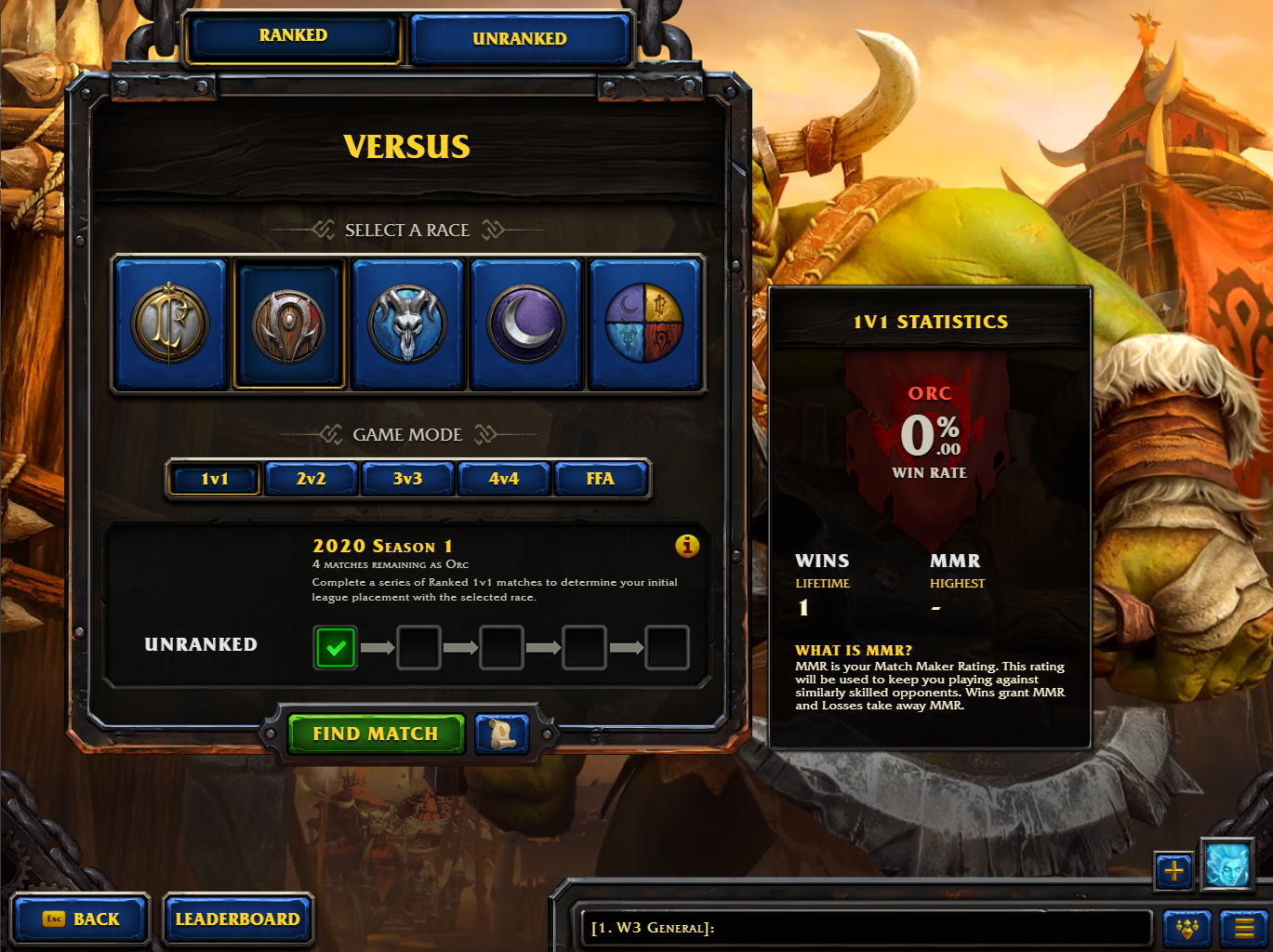1273x952 pixels.
Task: Click the yellow plus button
Action: point(1174,871)
